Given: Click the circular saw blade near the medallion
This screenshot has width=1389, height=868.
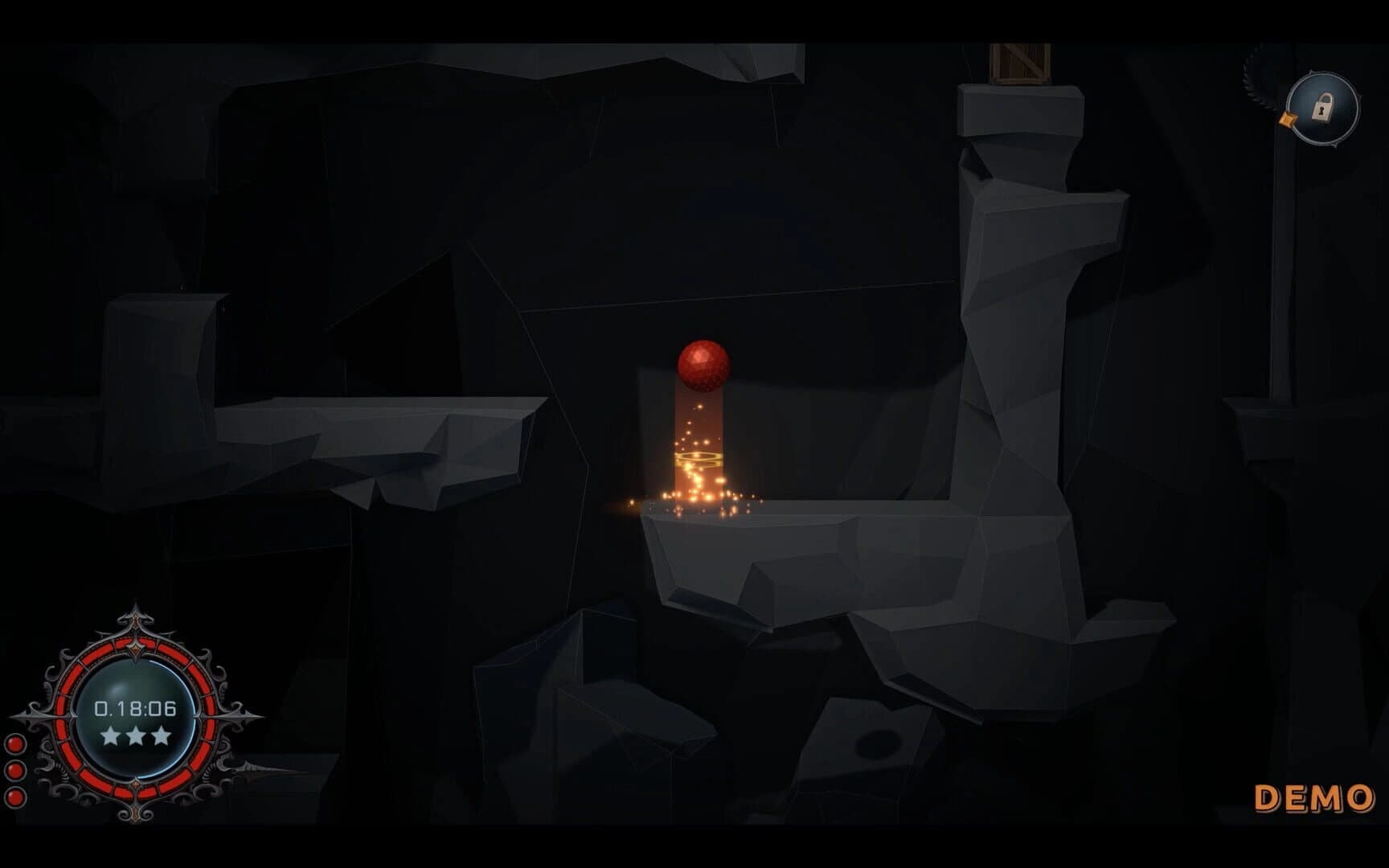Looking at the screenshot, I should pyautogui.click(x=1251, y=72).
